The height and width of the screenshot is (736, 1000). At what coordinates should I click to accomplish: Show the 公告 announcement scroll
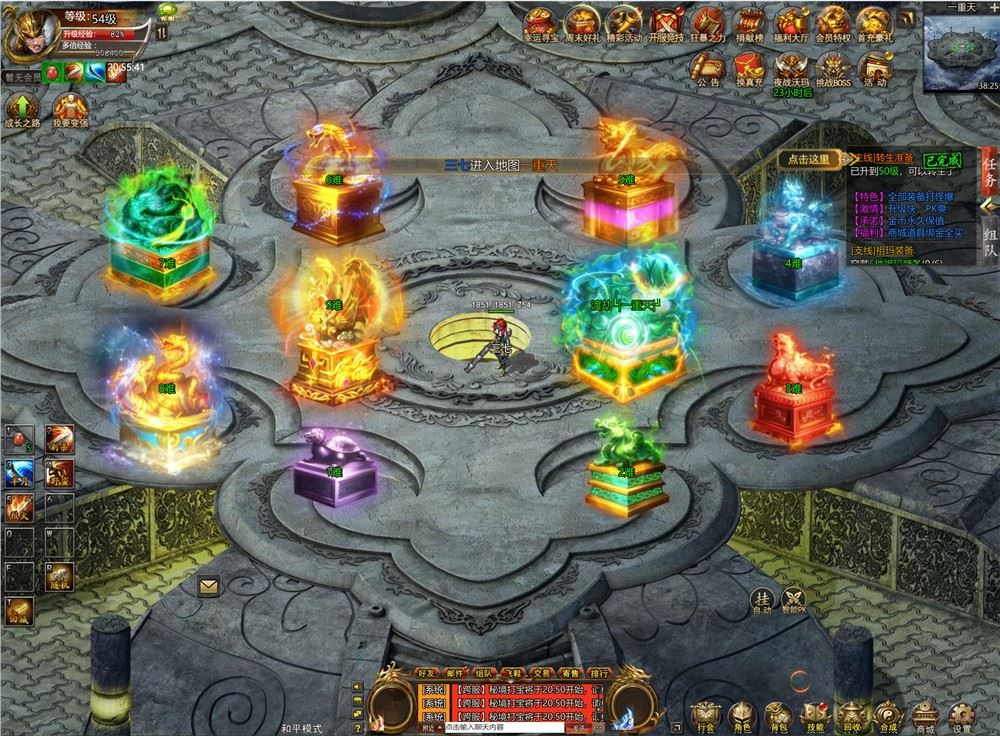708,67
